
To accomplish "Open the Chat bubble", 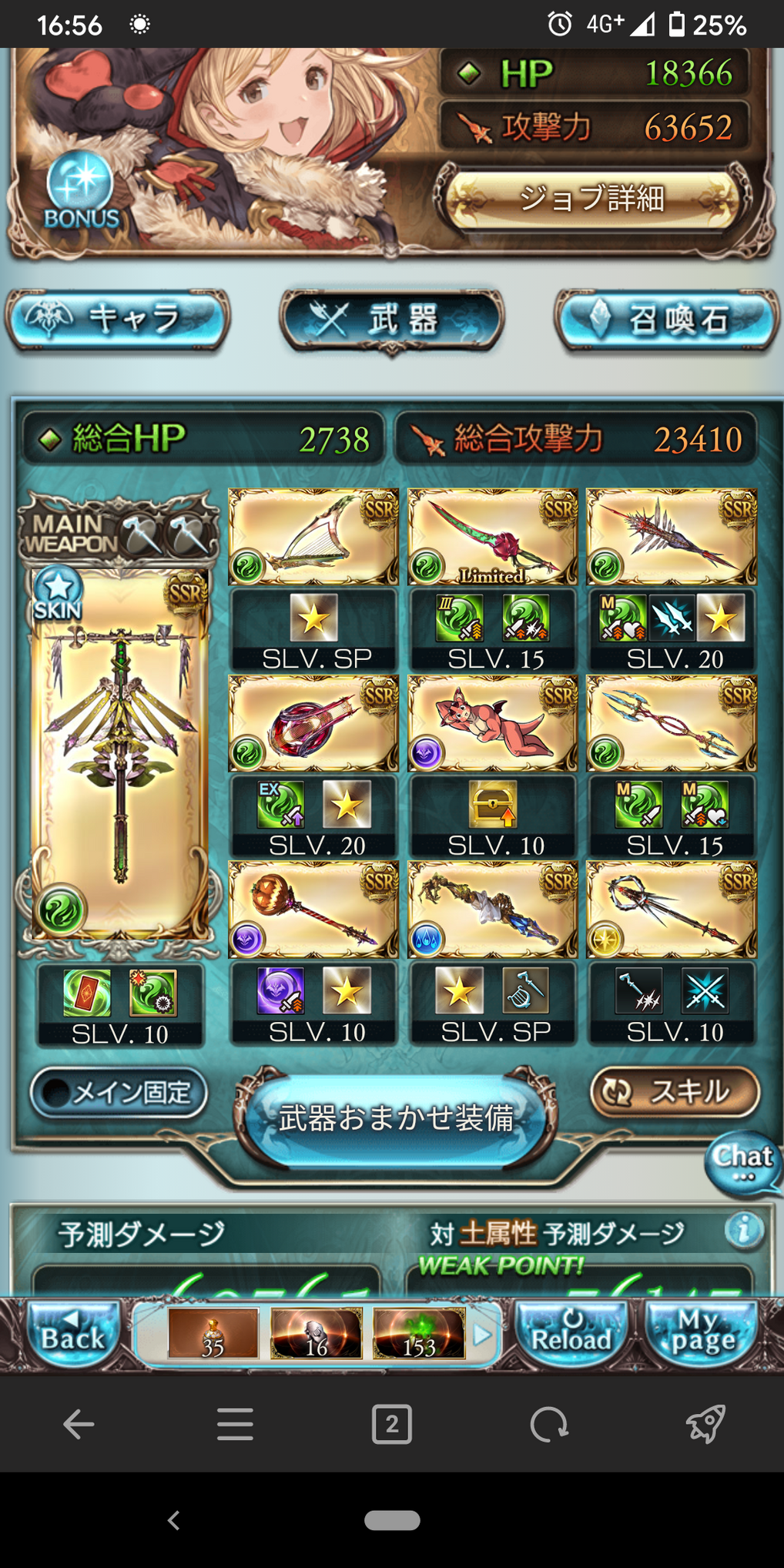I will (x=742, y=1161).
